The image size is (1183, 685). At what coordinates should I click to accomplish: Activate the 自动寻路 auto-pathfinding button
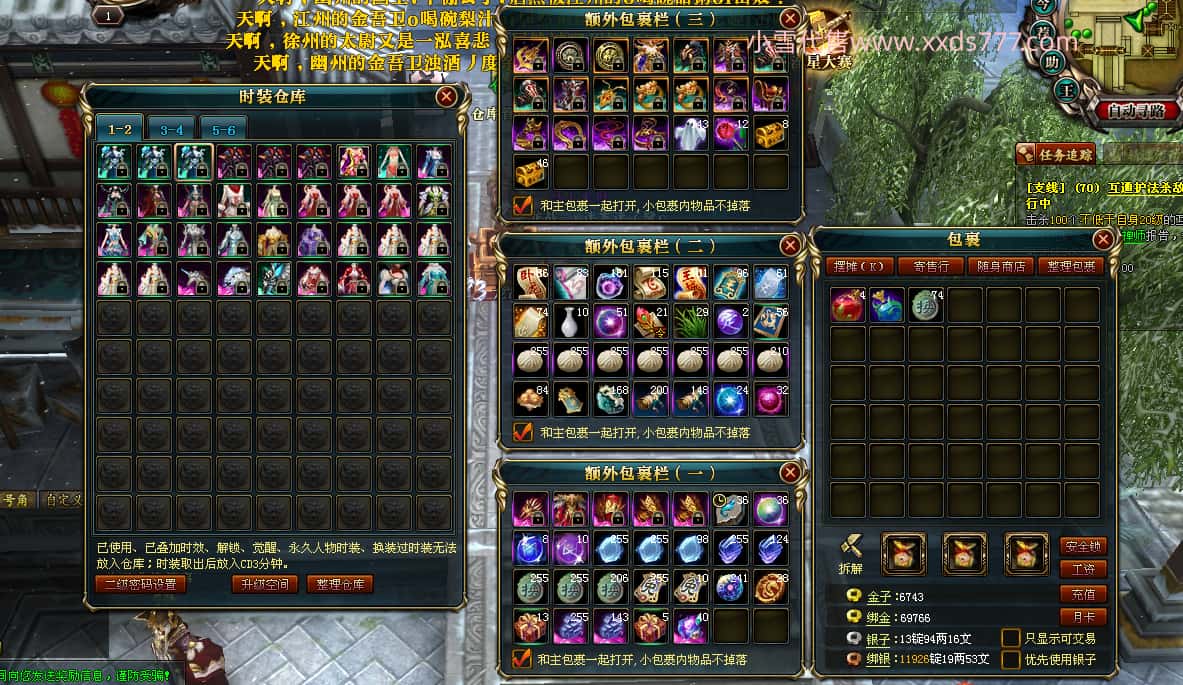pos(1136,110)
